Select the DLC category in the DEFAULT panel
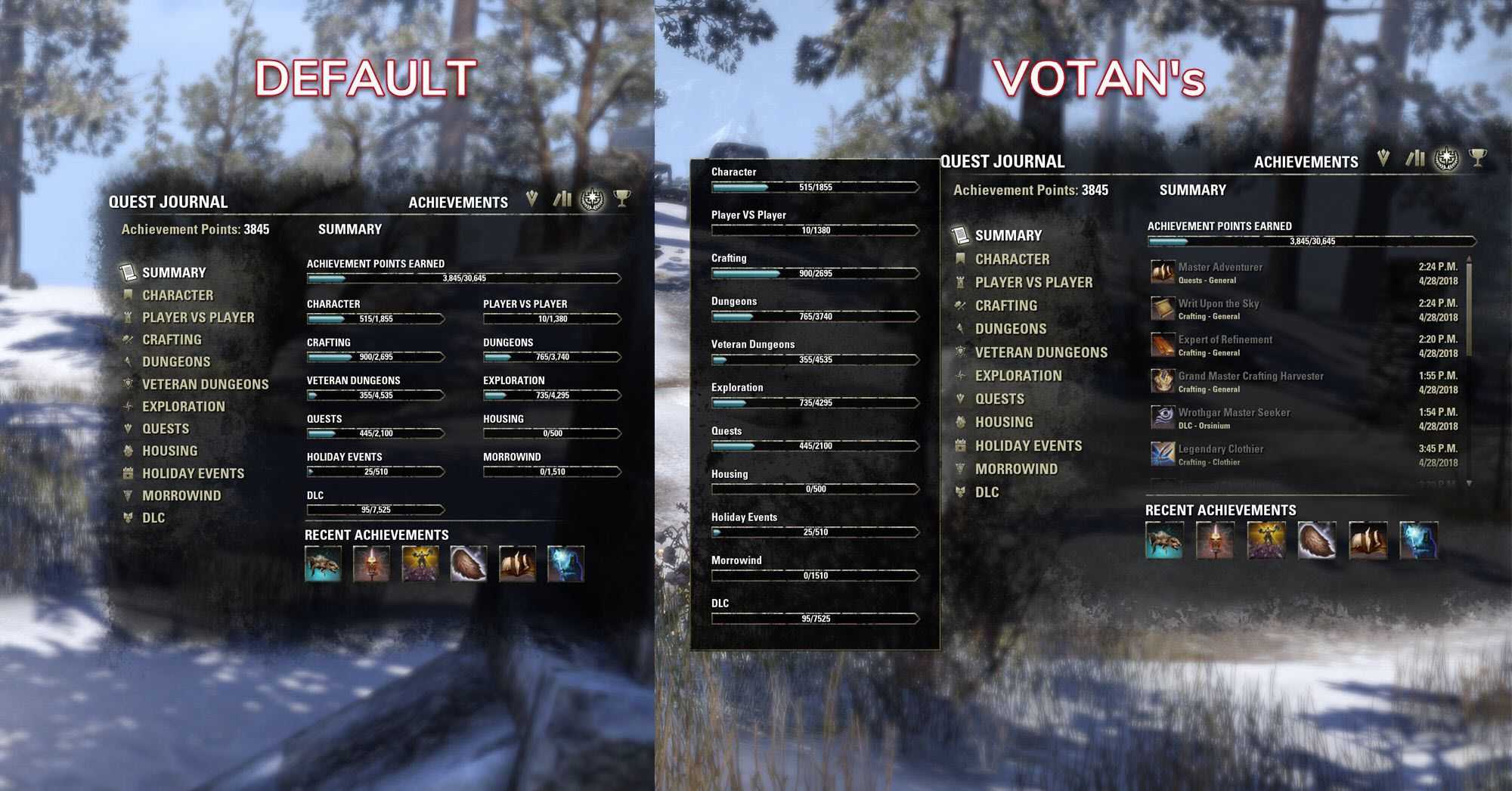 (153, 518)
